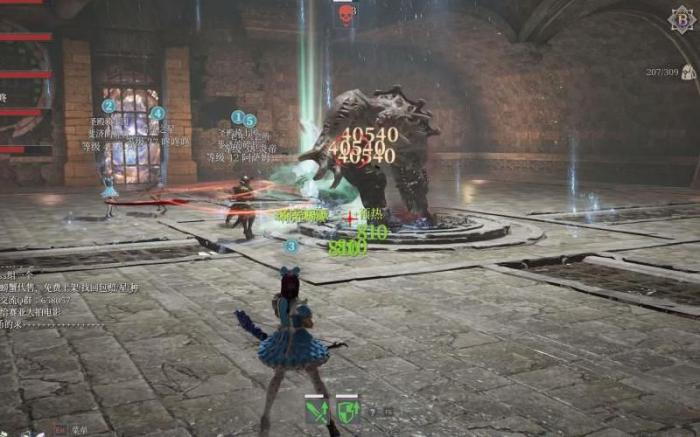Select the green sword attack buff icon
This screenshot has width=700, height=437.
319,410
